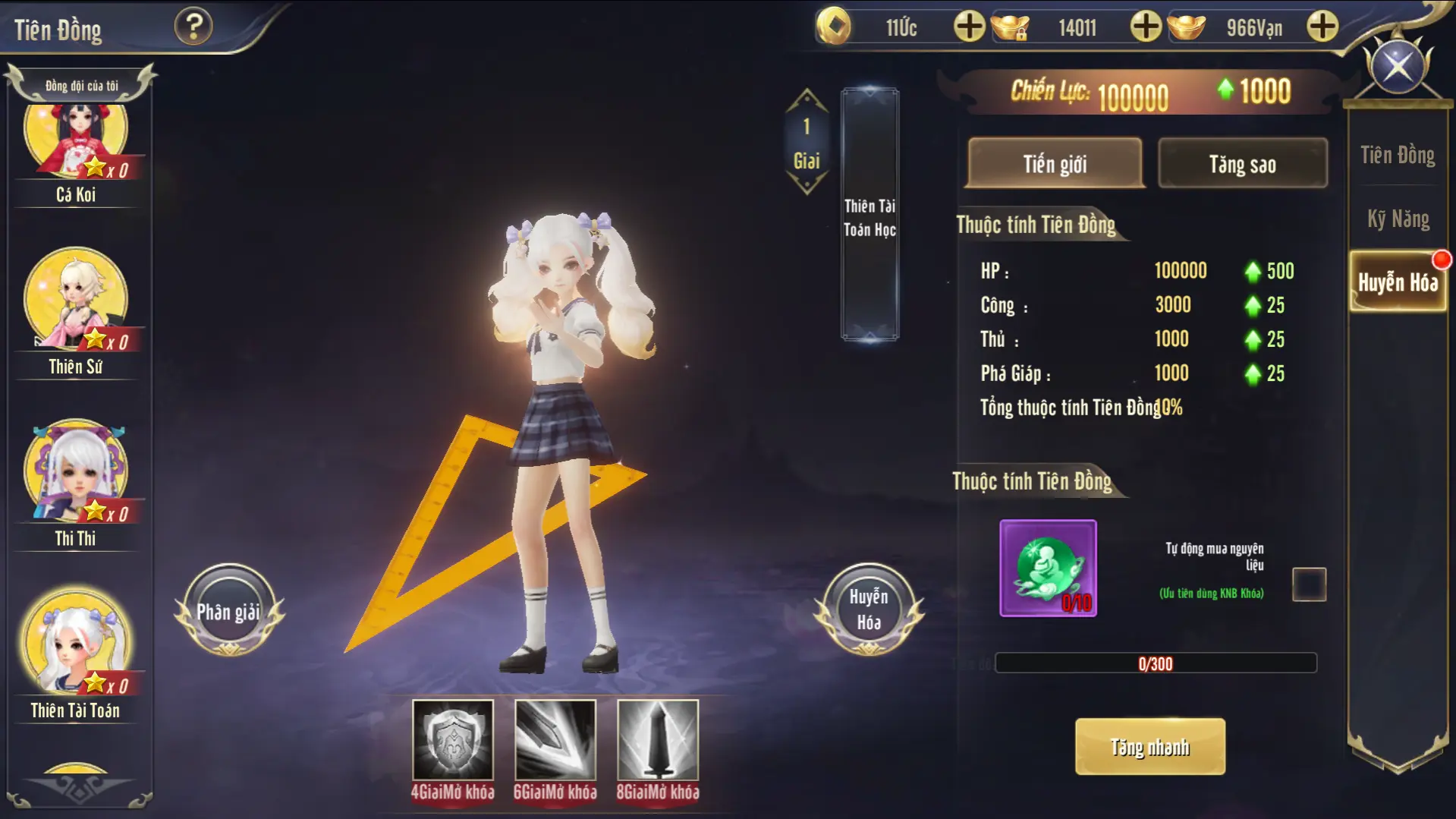The height and width of the screenshot is (819, 1456).
Task: Open the Tiên Đồng side tab
Action: click(1397, 156)
